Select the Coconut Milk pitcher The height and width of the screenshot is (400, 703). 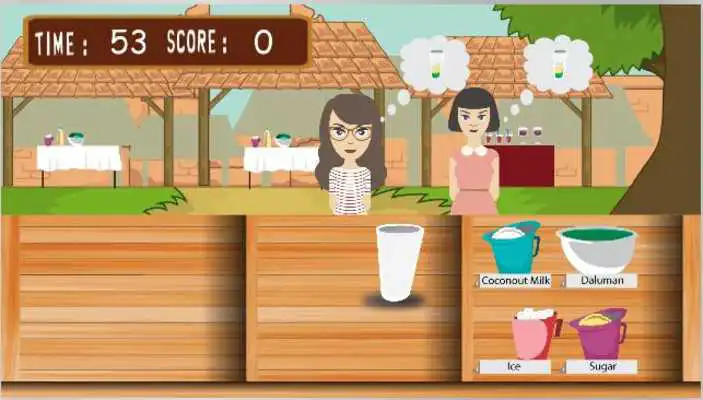tap(511, 247)
